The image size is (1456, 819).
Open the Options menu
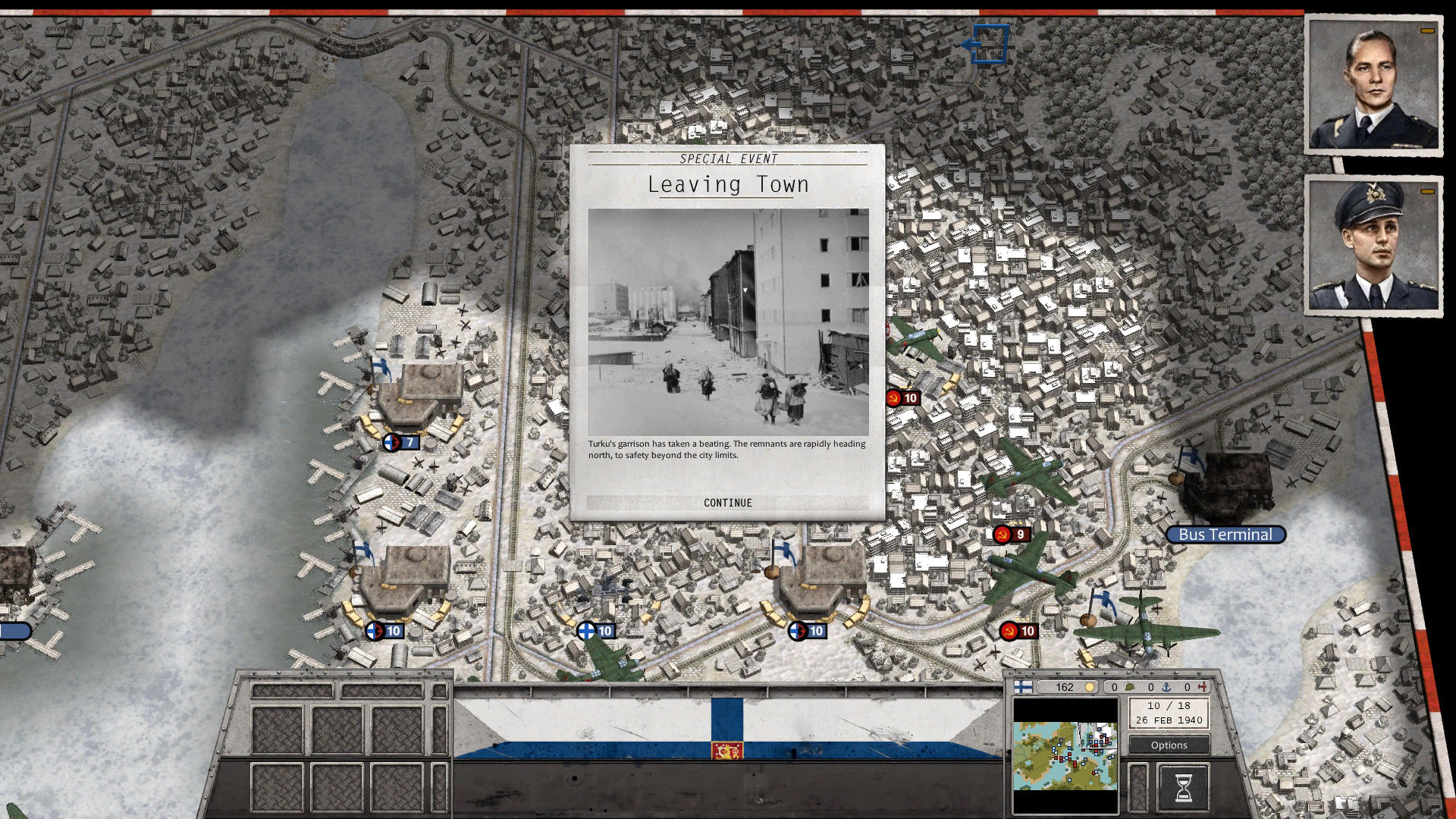click(x=1168, y=745)
